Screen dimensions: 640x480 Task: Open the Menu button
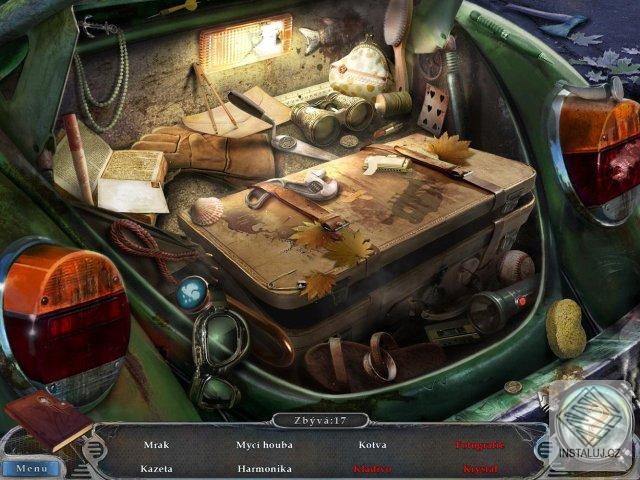coord(31,467)
